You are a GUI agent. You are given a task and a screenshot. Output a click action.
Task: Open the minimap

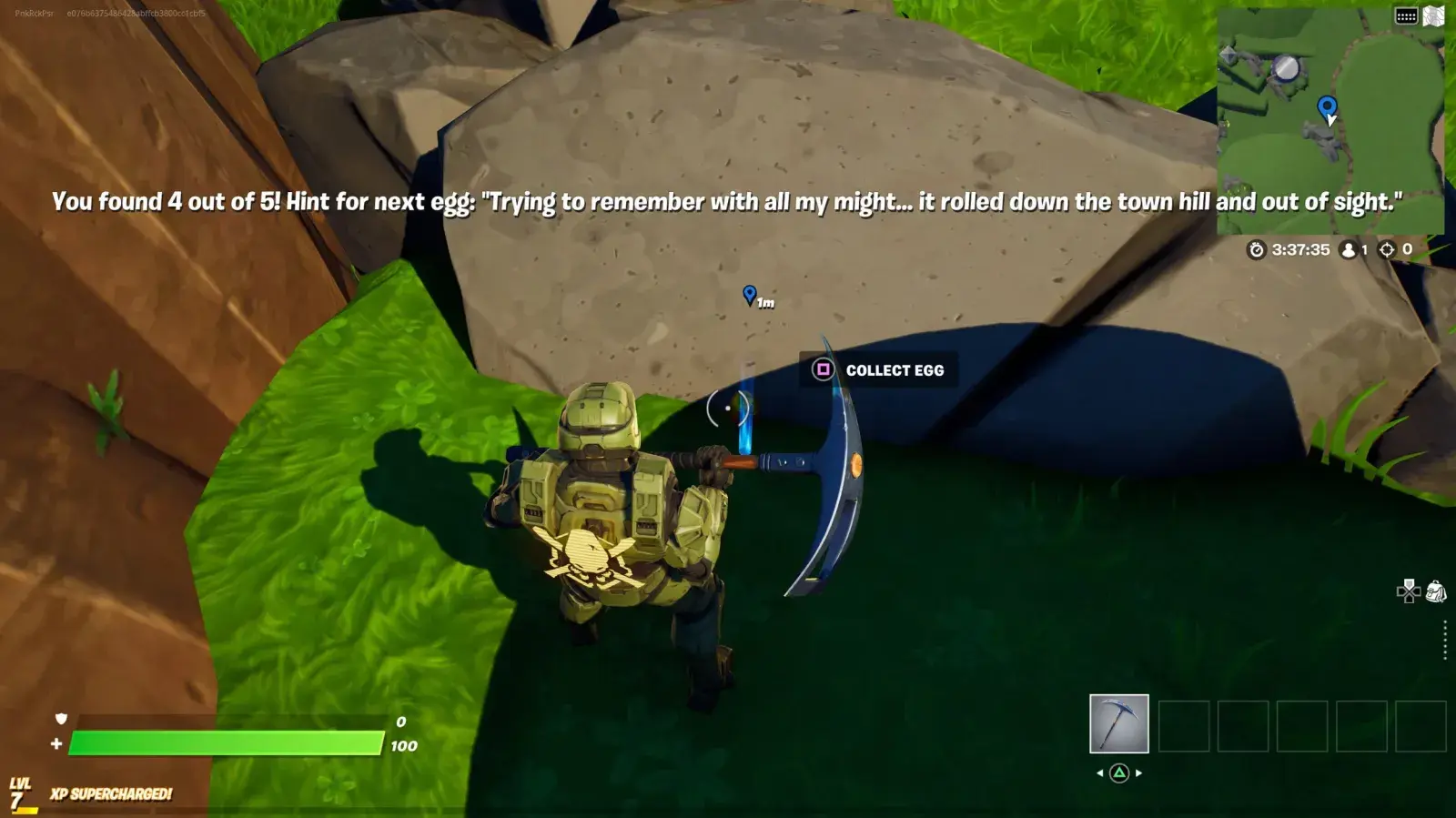click(x=1330, y=121)
